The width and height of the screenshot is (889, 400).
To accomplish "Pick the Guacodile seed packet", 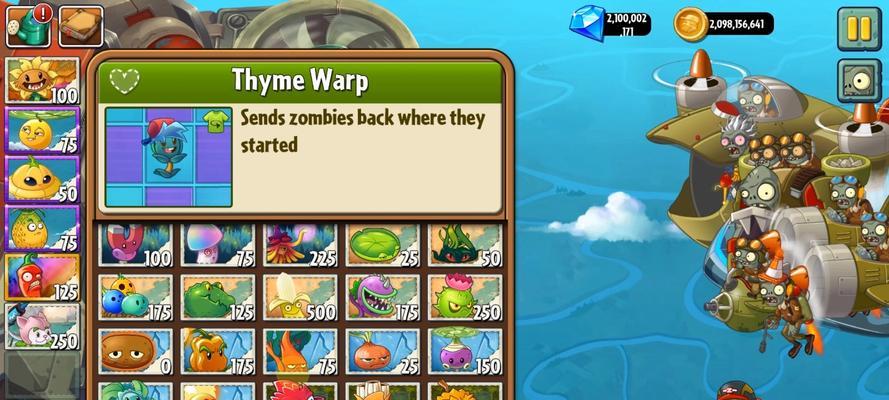I will click(218, 299).
